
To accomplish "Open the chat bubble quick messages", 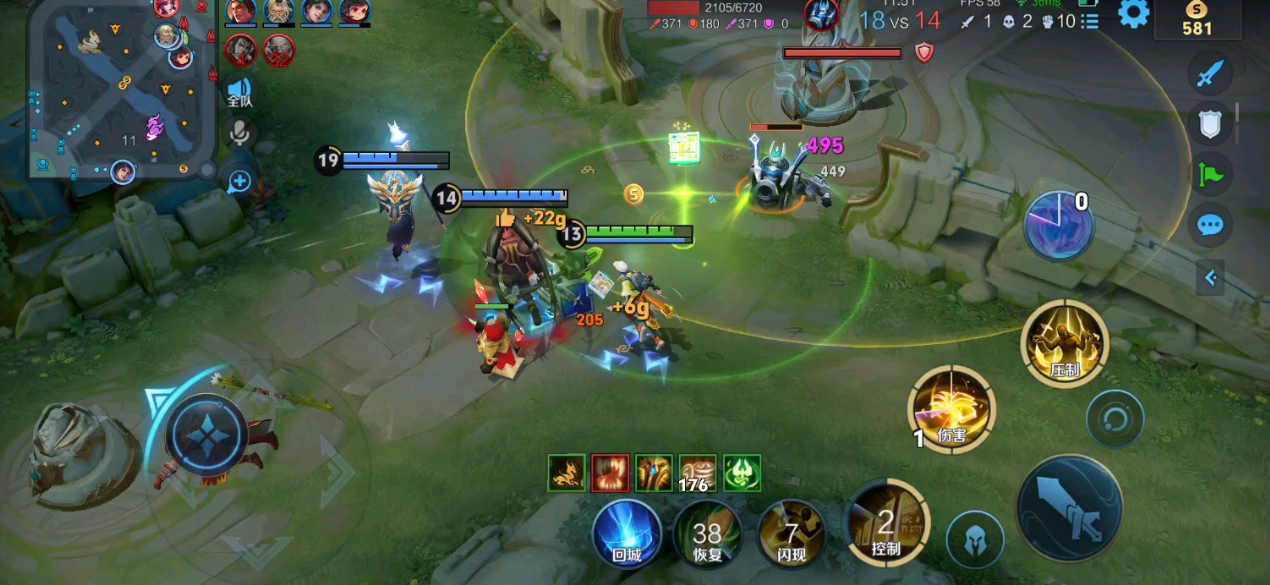I will pos(1210,224).
